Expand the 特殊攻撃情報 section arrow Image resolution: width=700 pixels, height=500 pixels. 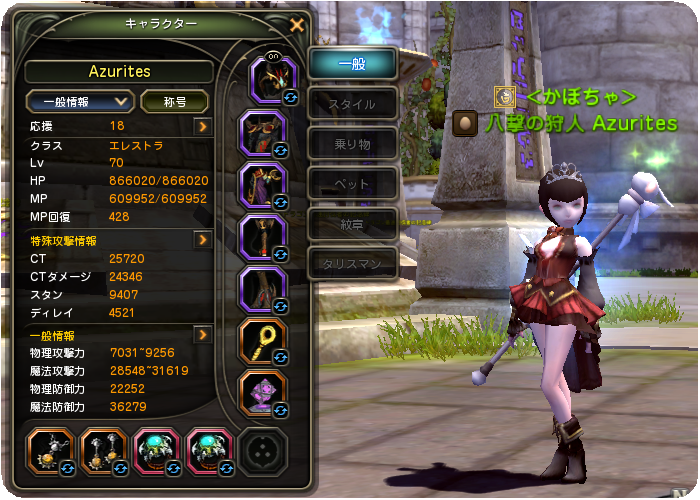[x=203, y=240]
